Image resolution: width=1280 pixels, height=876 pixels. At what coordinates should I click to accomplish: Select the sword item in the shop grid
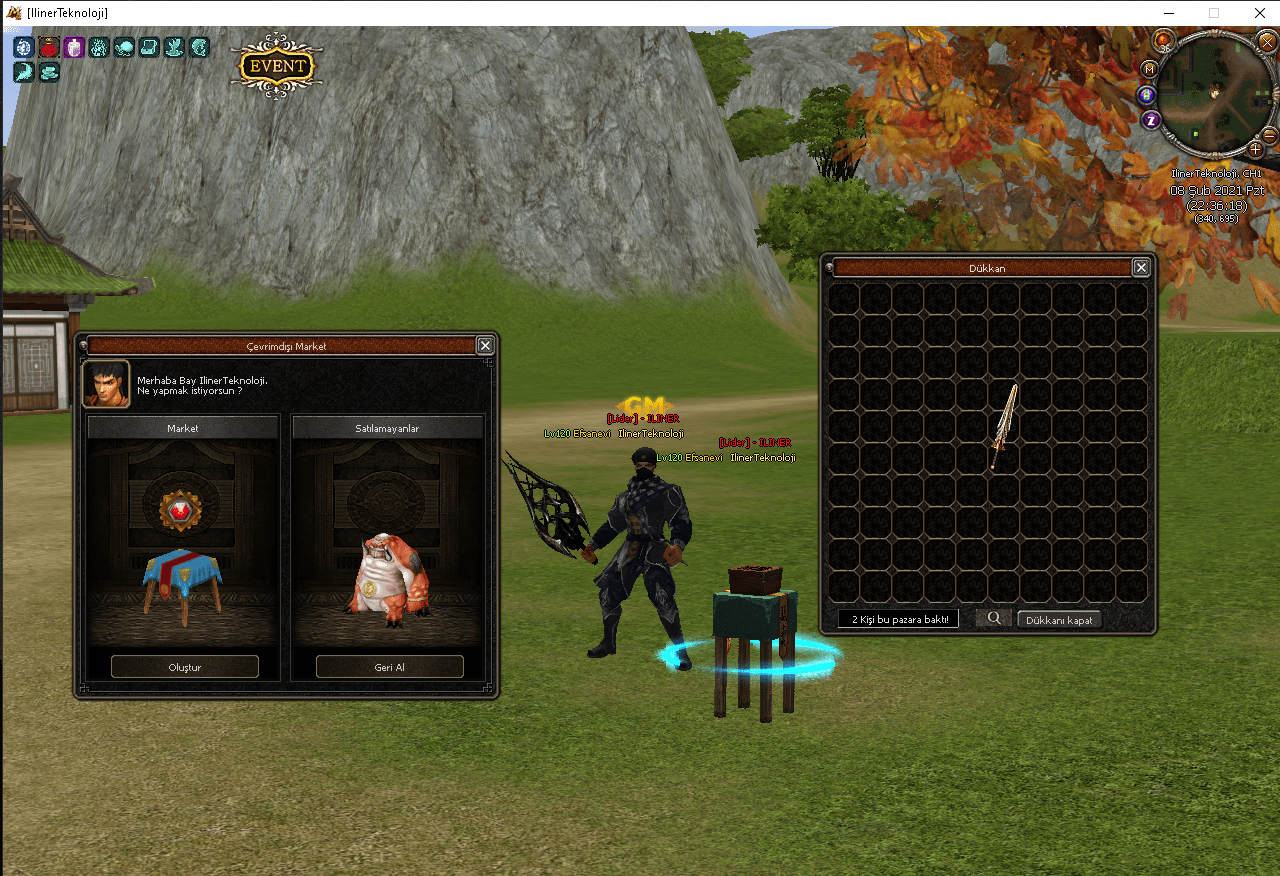[1004, 427]
